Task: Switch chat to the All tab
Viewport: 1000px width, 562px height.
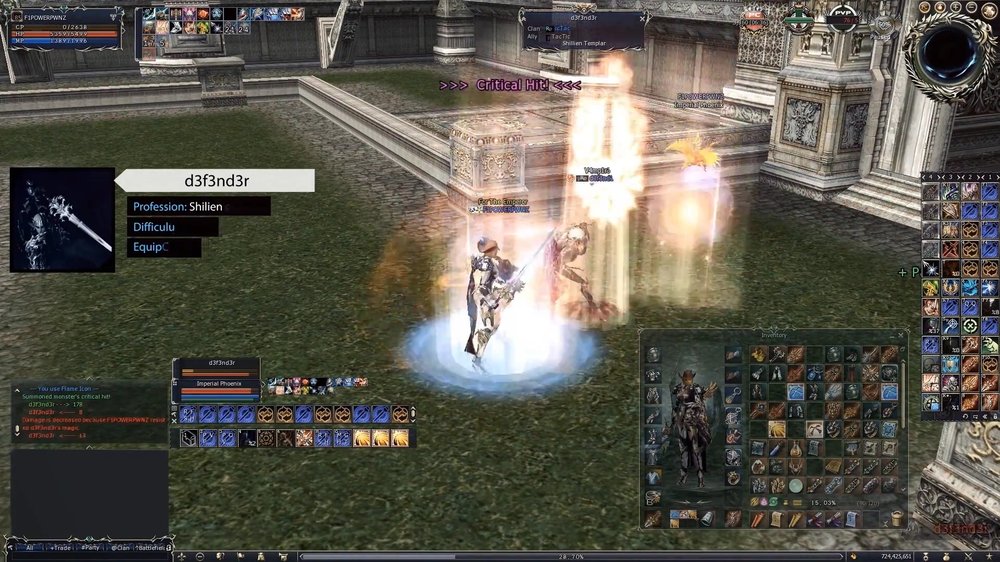Action: pos(30,548)
